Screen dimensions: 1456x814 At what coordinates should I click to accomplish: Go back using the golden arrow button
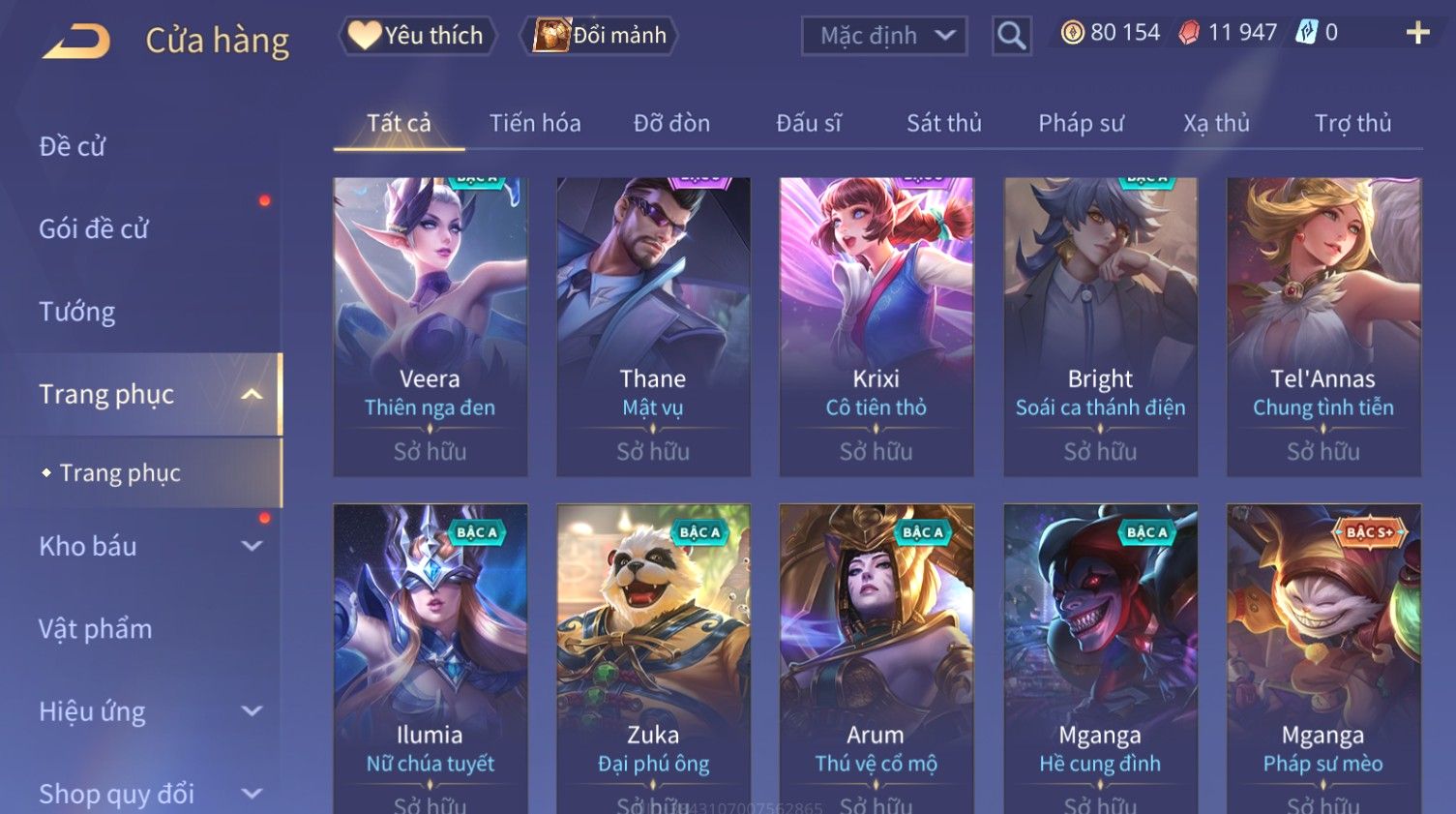76,42
